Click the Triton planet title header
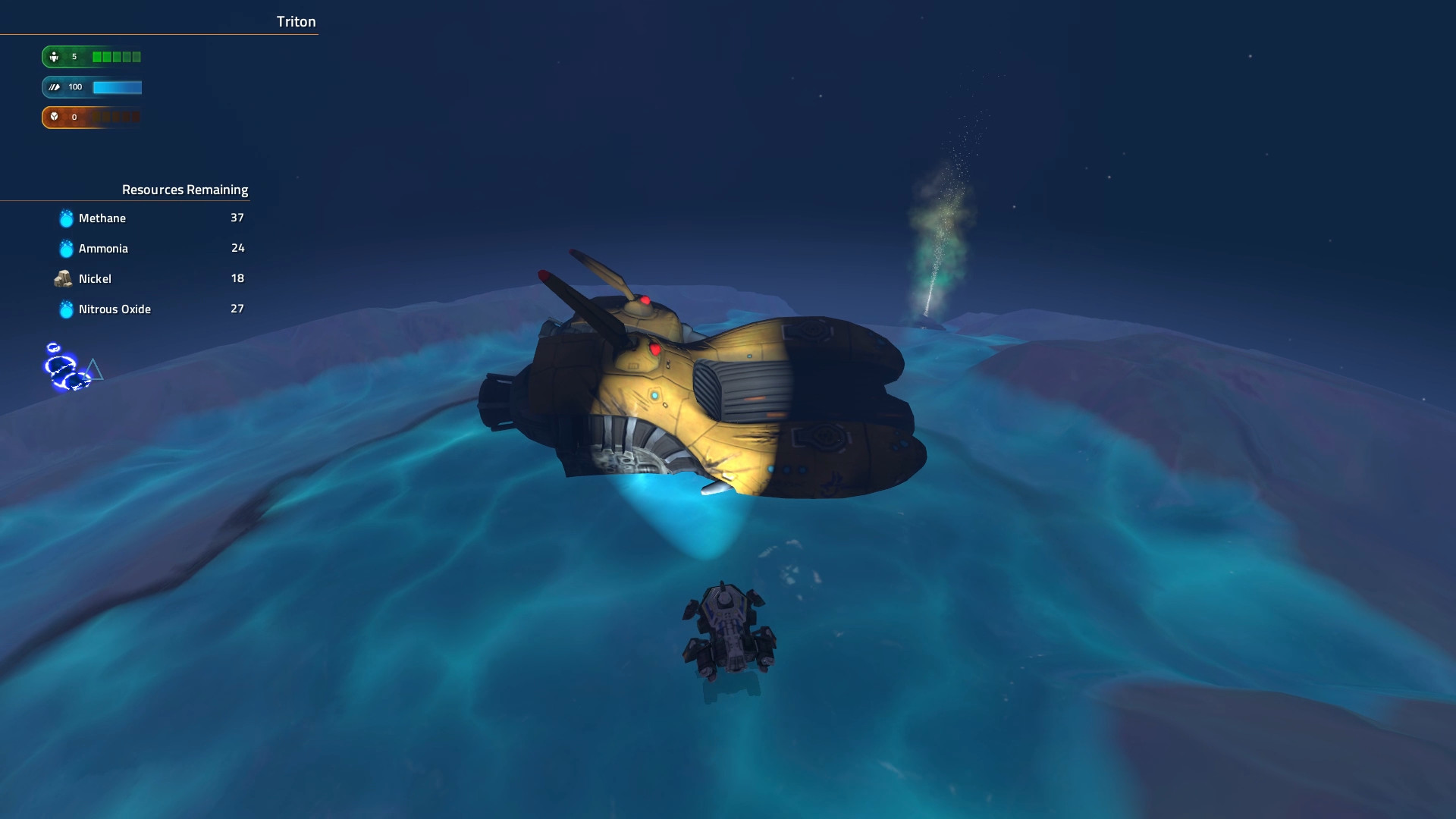 click(x=296, y=21)
